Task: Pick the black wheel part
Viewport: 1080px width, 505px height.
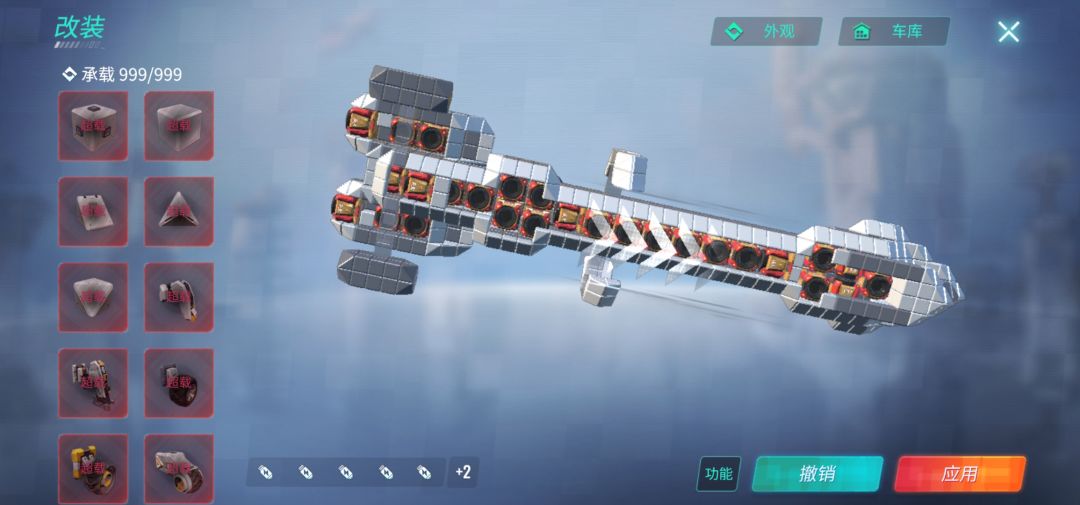Action: coord(179,383)
